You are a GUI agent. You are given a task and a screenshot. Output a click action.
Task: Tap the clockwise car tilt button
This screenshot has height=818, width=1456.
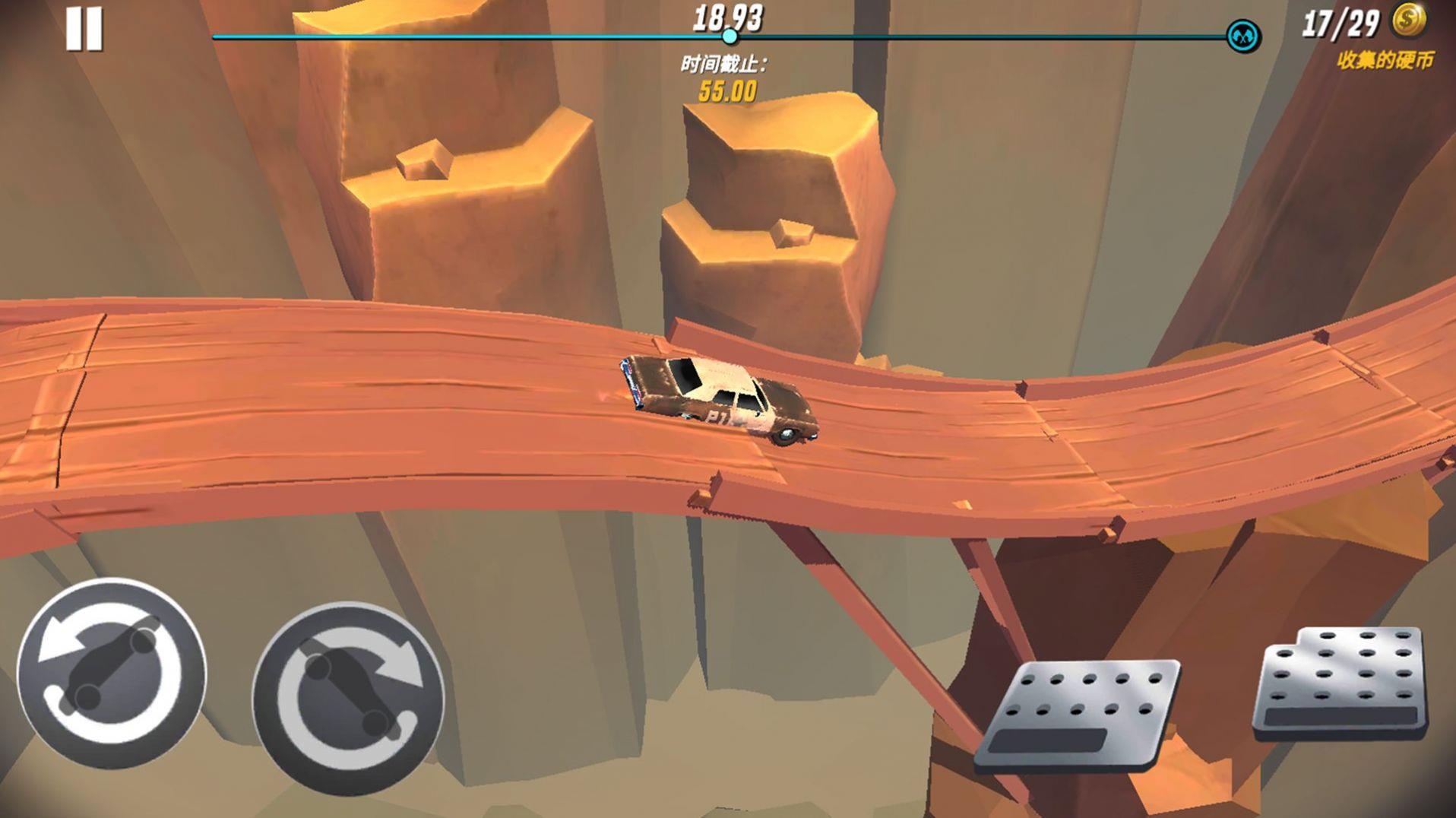348,696
